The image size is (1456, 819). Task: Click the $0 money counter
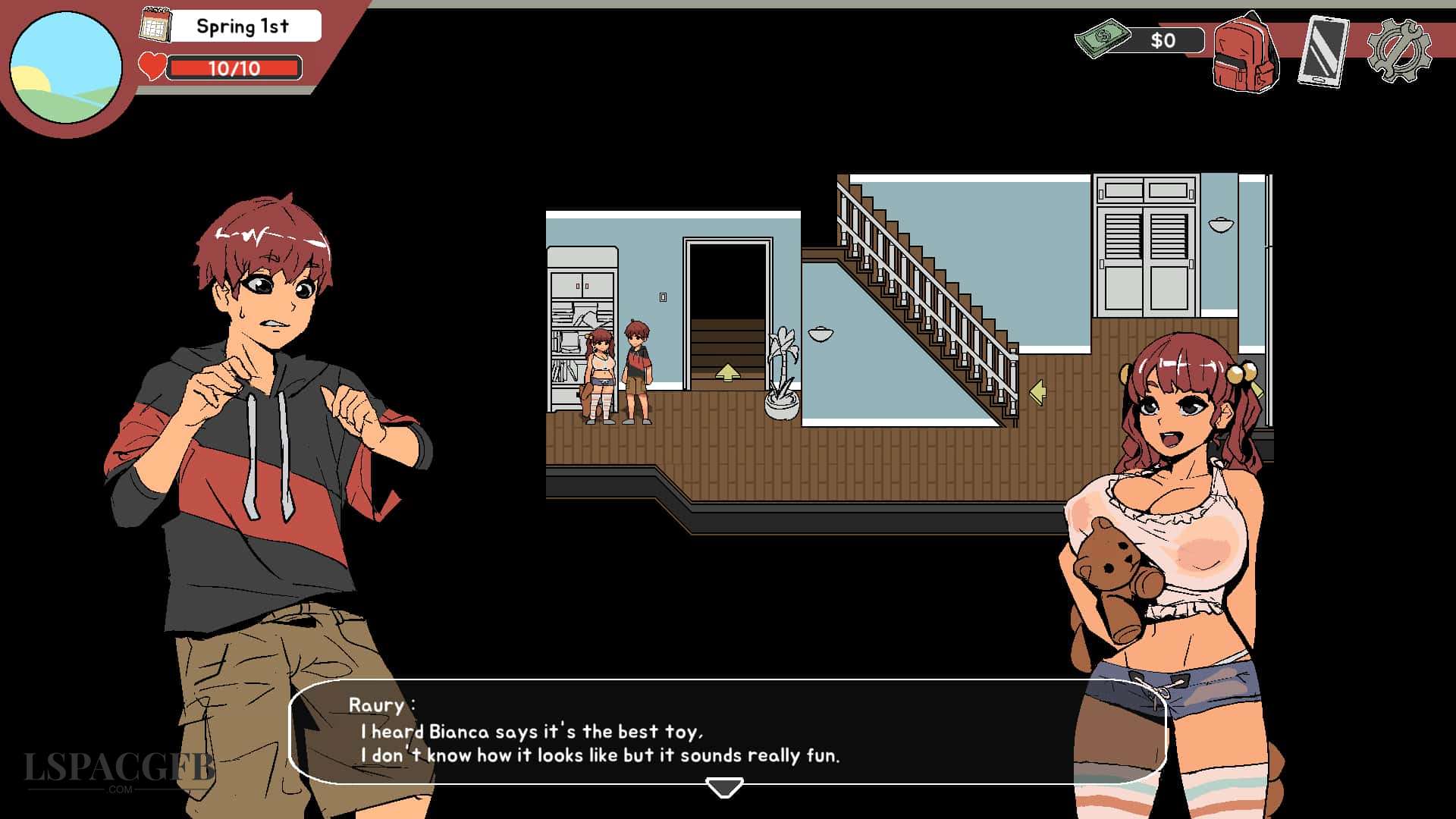click(x=1163, y=41)
